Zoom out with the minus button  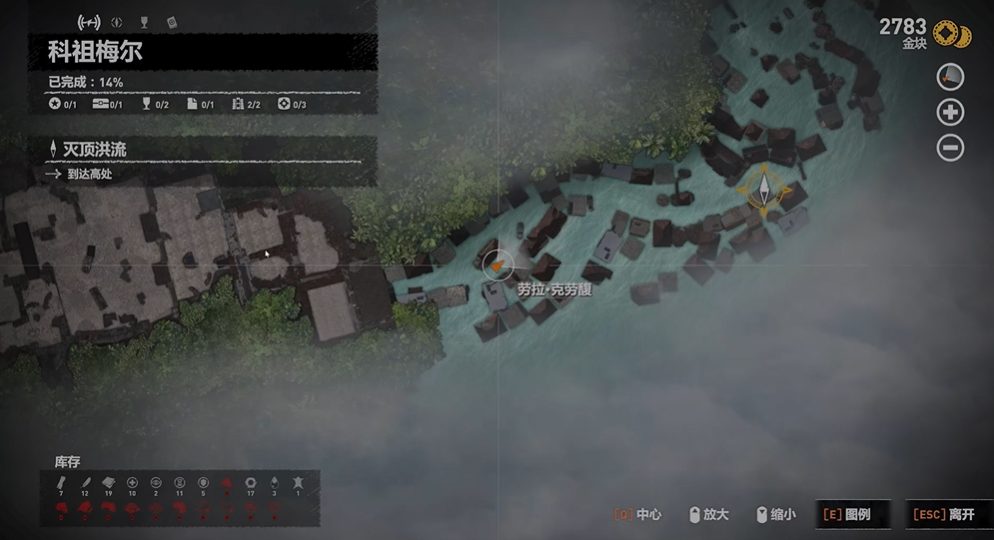tap(950, 148)
